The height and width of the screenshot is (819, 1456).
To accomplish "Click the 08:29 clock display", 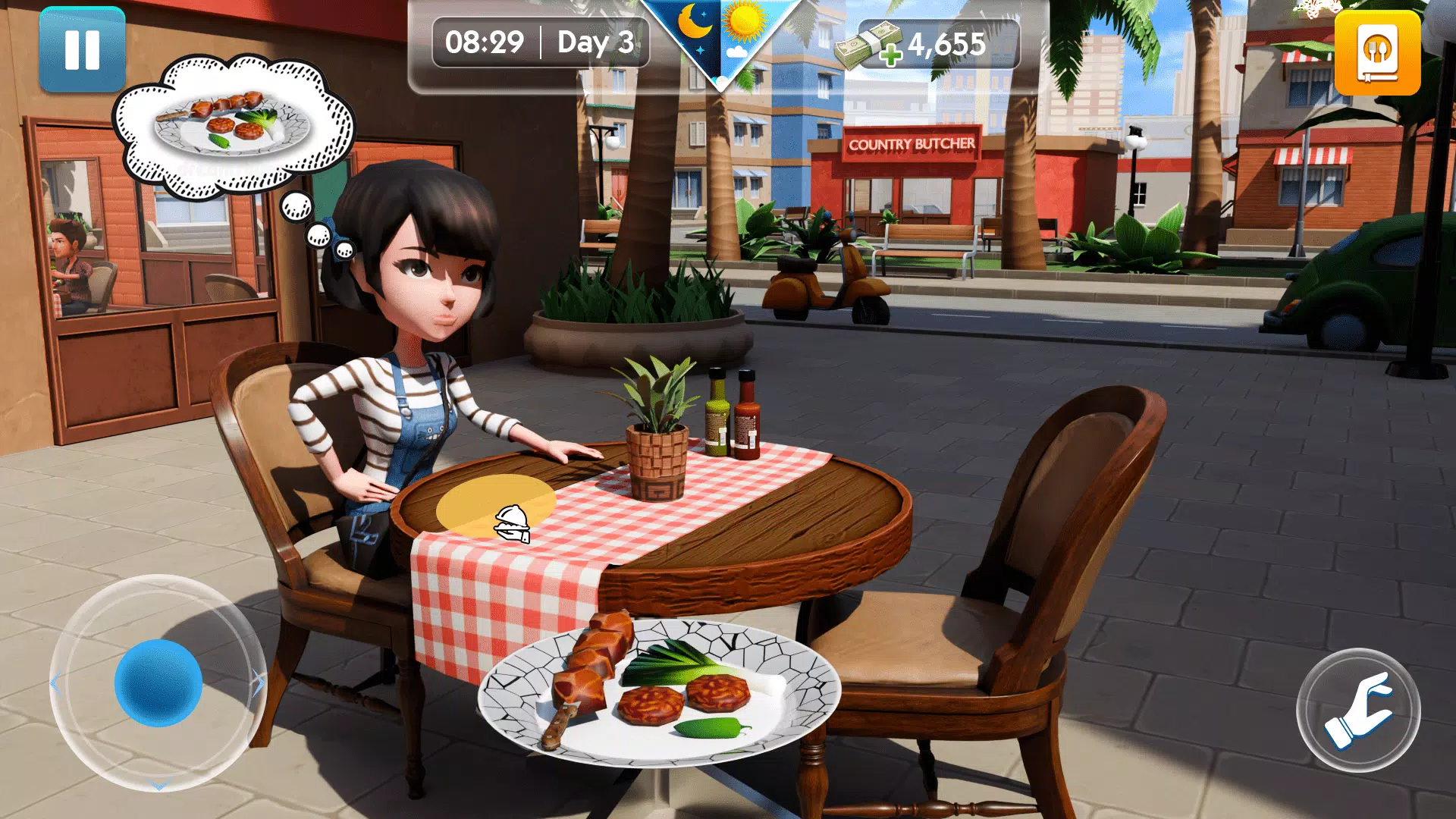I will pos(485,43).
